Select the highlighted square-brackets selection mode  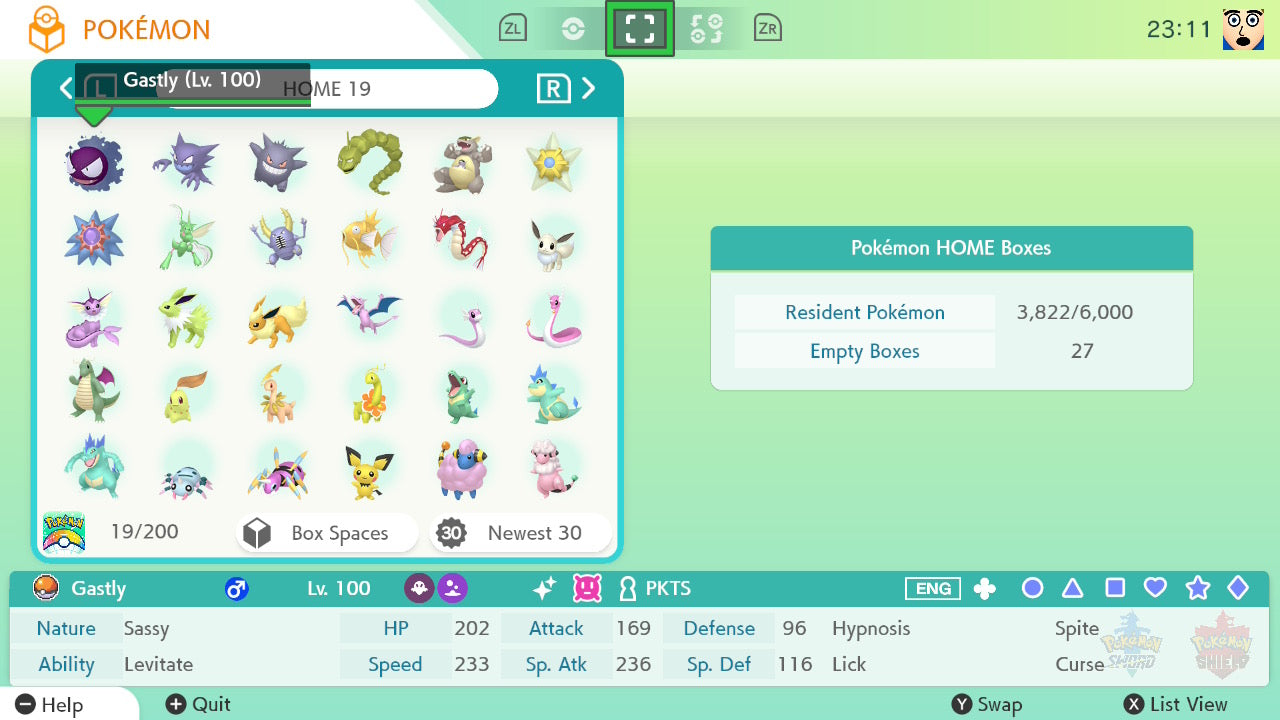click(640, 29)
